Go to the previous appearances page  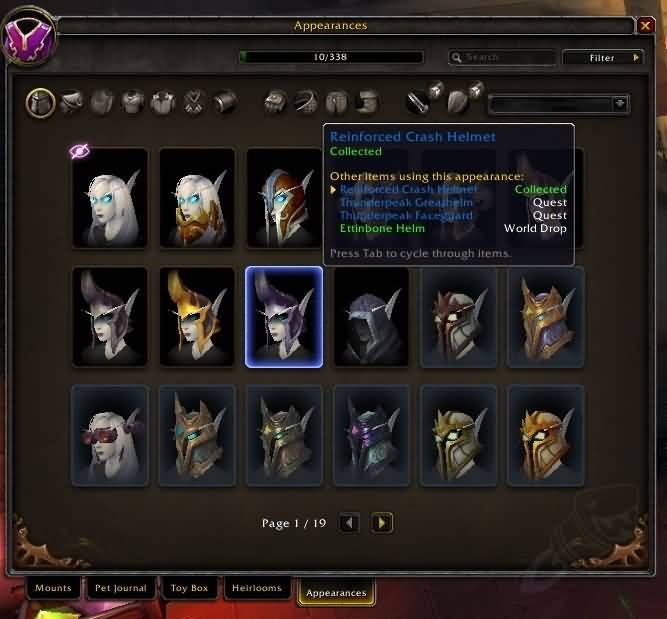point(349,522)
